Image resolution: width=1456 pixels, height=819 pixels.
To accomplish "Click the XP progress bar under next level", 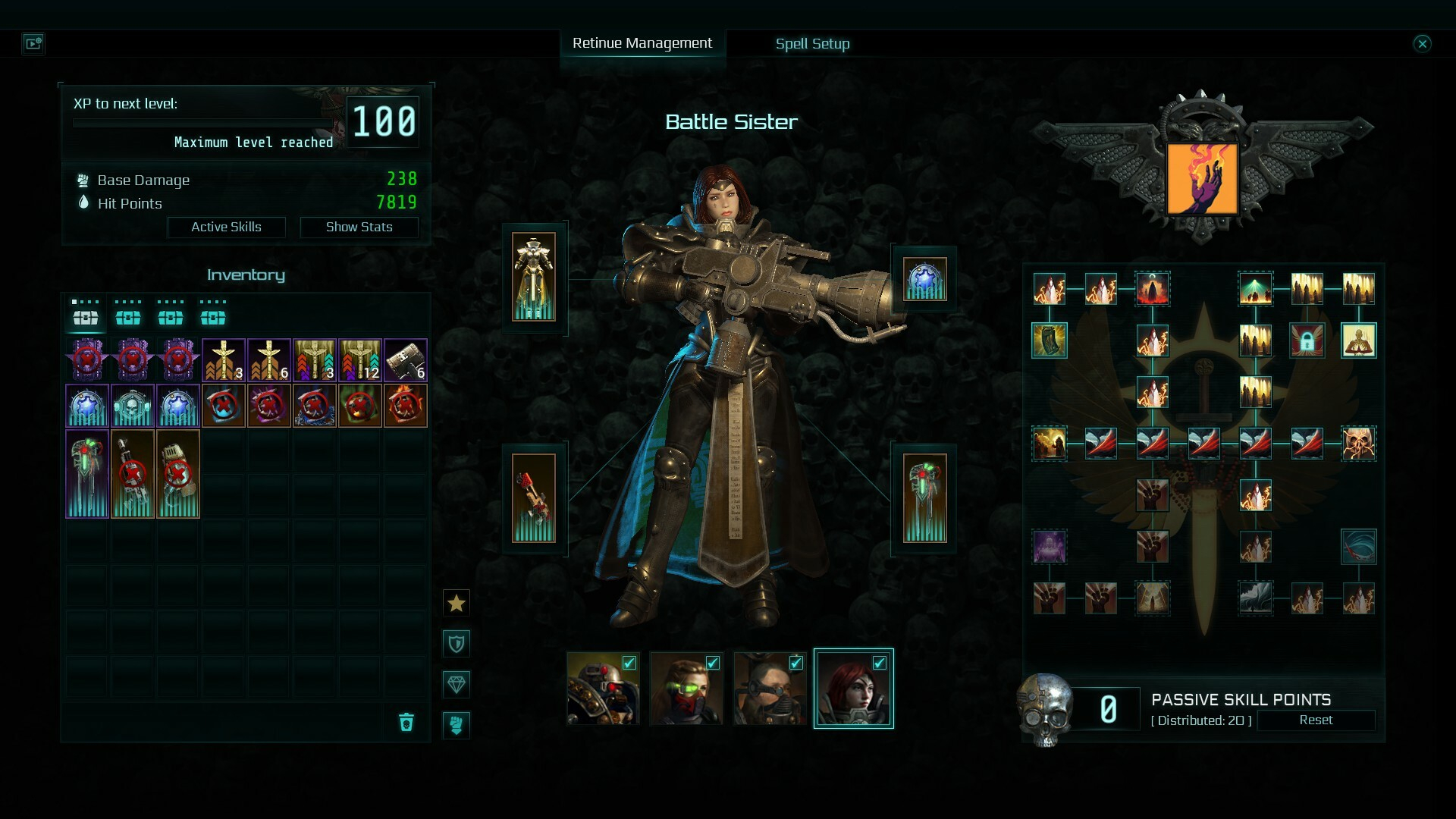I will [201, 122].
